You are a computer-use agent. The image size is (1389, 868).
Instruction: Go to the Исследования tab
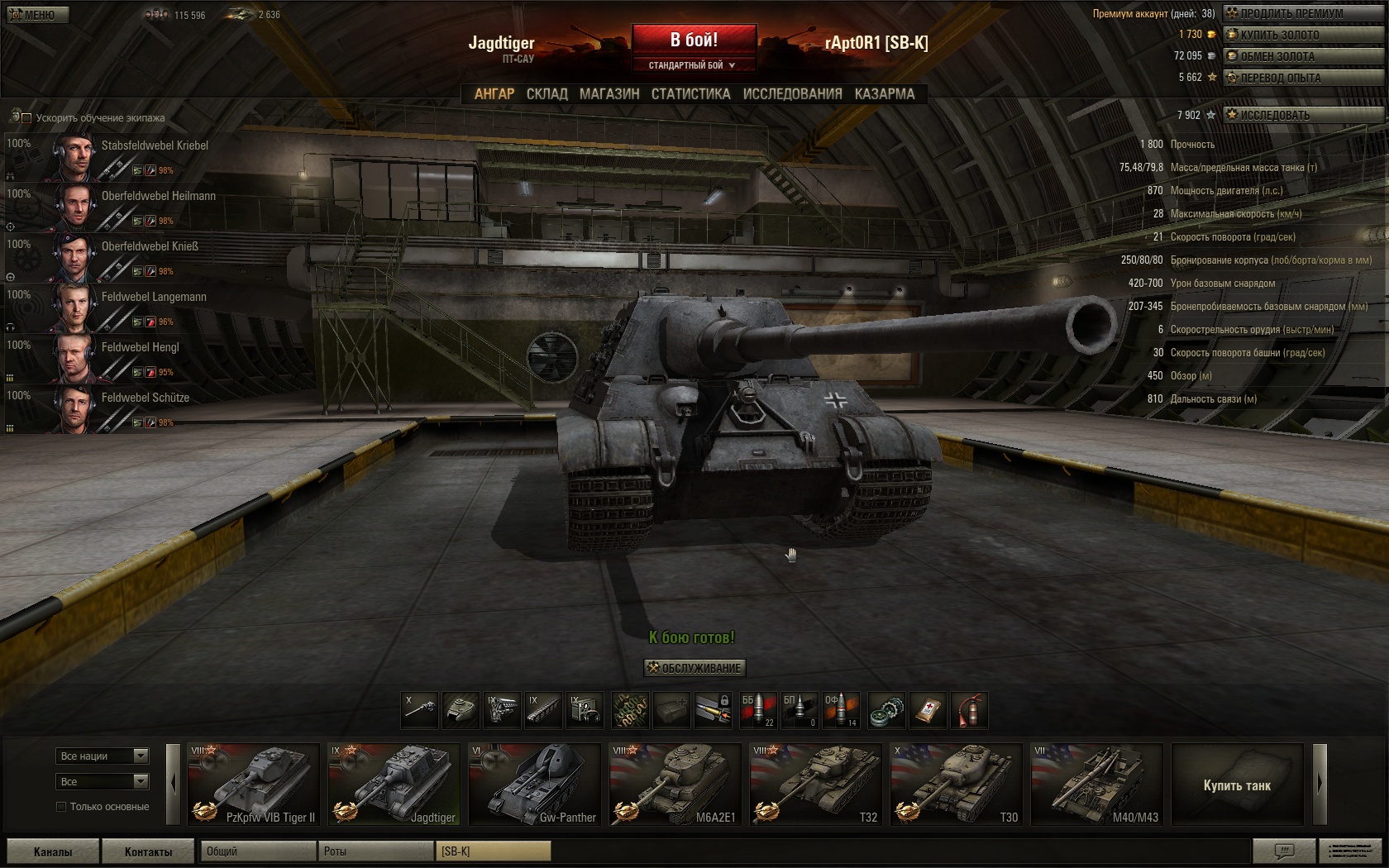792,94
